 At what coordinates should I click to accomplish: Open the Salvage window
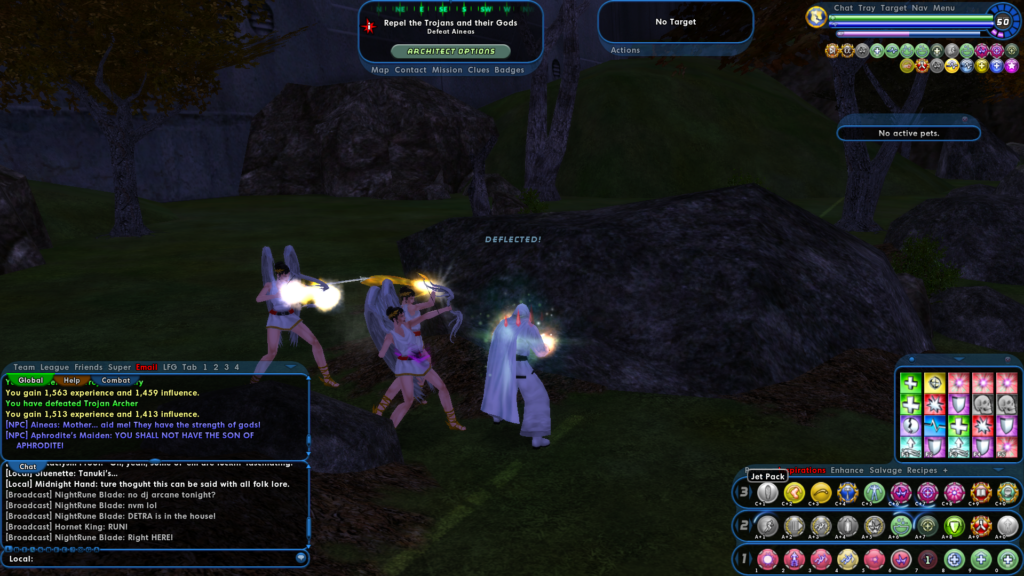point(885,470)
